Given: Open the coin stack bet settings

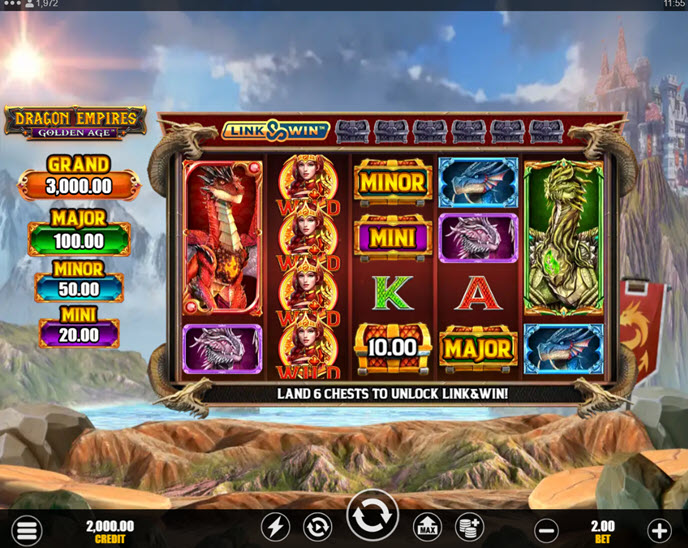Looking at the screenshot, I should (467, 527).
